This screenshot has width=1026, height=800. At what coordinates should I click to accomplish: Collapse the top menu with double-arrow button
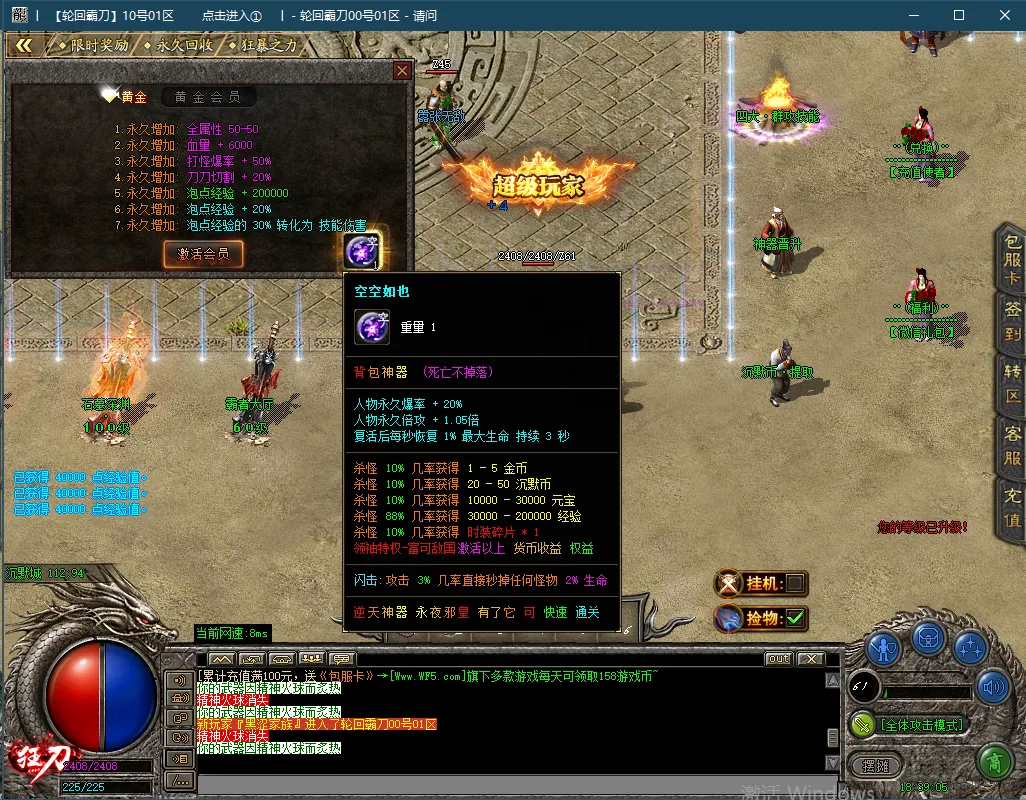coord(24,45)
